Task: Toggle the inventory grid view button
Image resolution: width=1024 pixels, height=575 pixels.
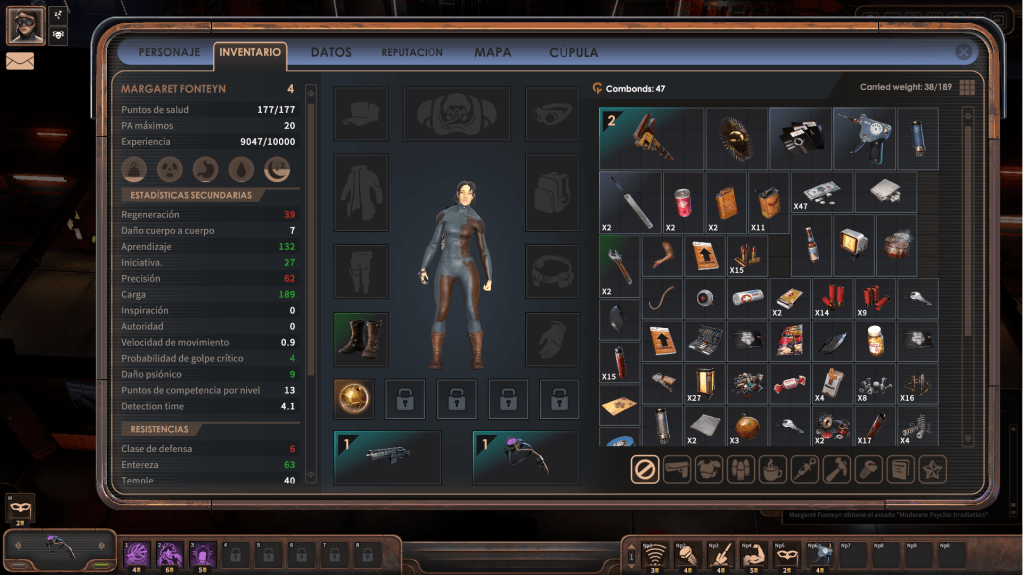Action: (967, 88)
